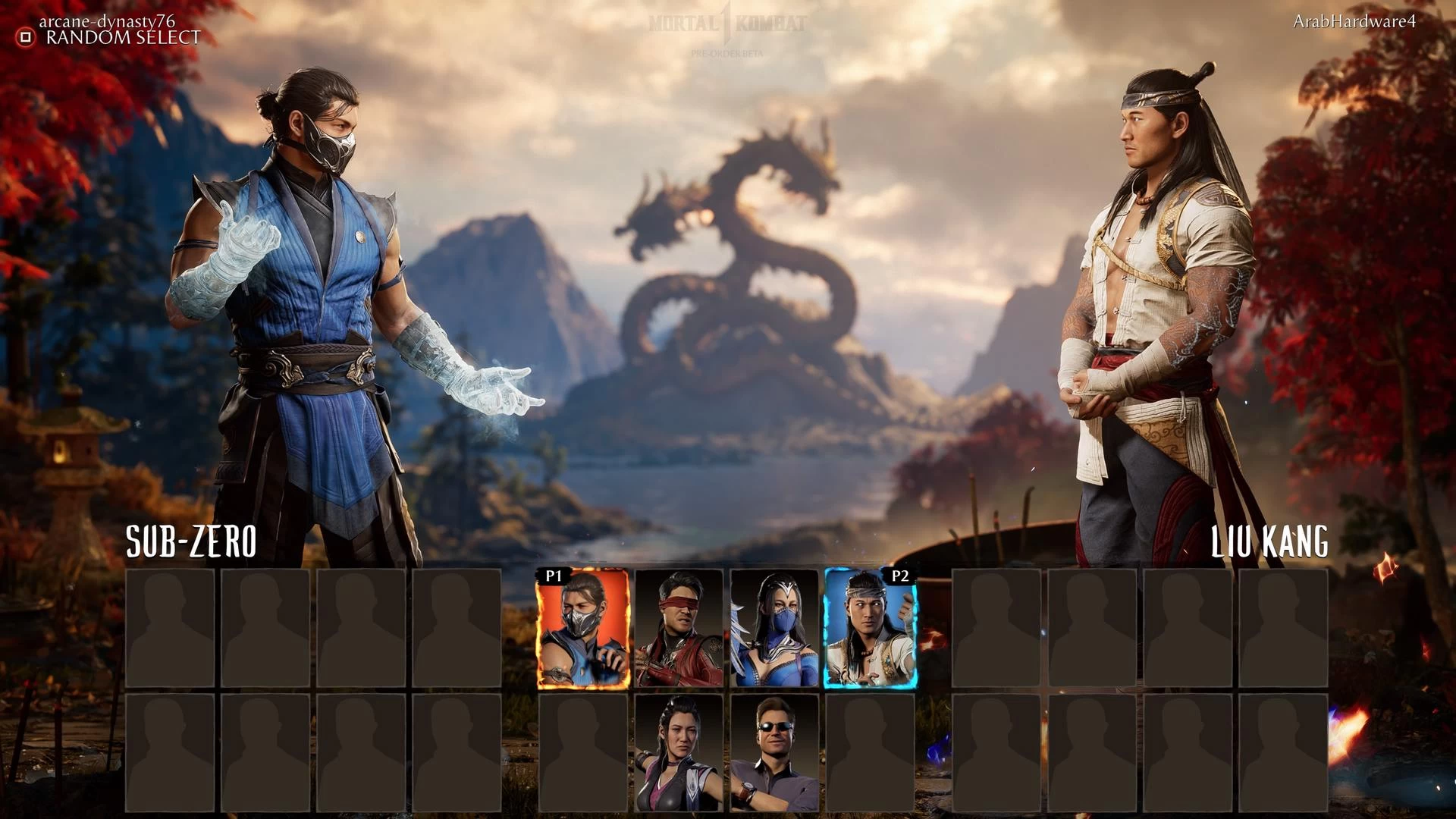The height and width of the screenshot is (819, 1456).
Task: Choose Li Mei in the bottom row
Action: click(x=679, y=753)
